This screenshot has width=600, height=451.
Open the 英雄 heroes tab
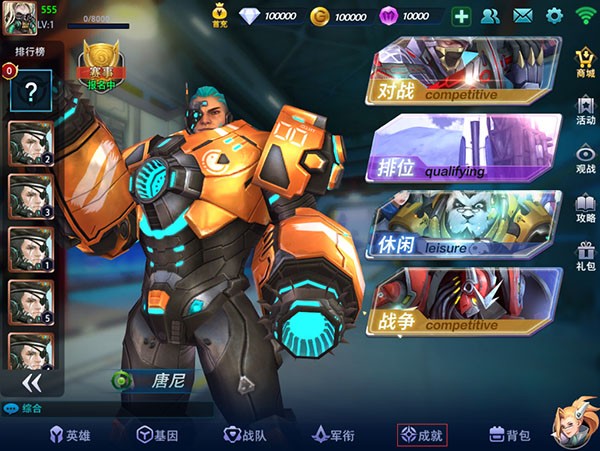tap(72, 435)
